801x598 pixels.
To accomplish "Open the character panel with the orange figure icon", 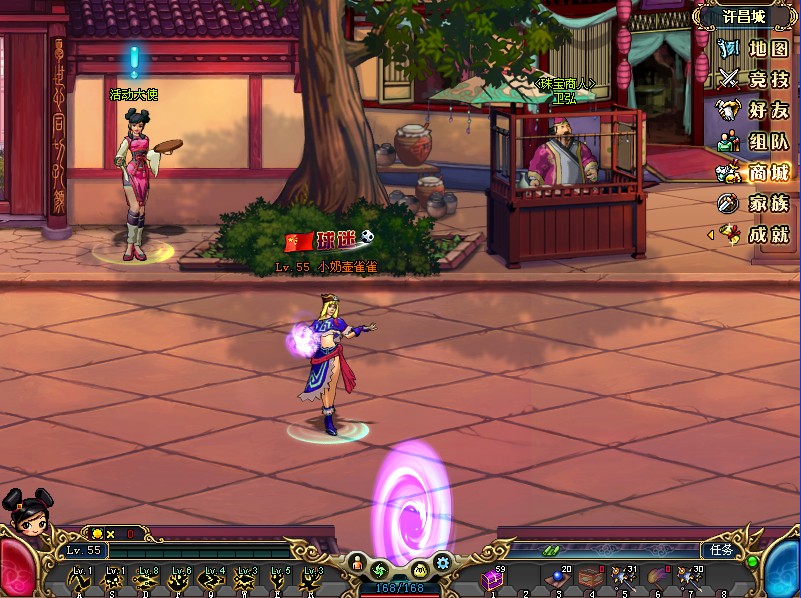I will coord(357,563).
